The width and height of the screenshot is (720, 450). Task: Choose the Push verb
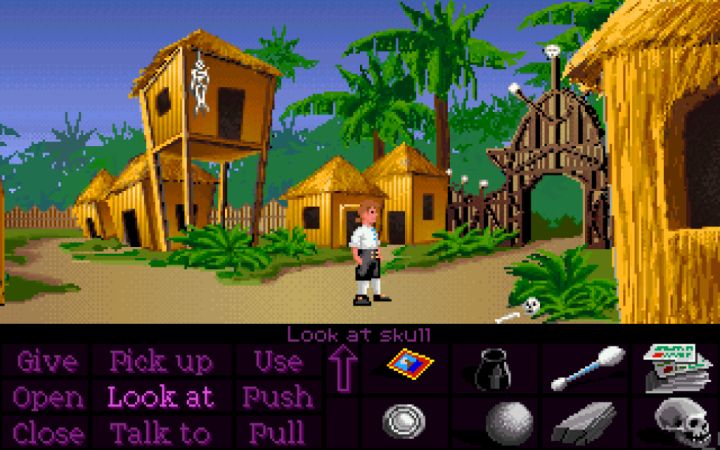click(278, 397)
